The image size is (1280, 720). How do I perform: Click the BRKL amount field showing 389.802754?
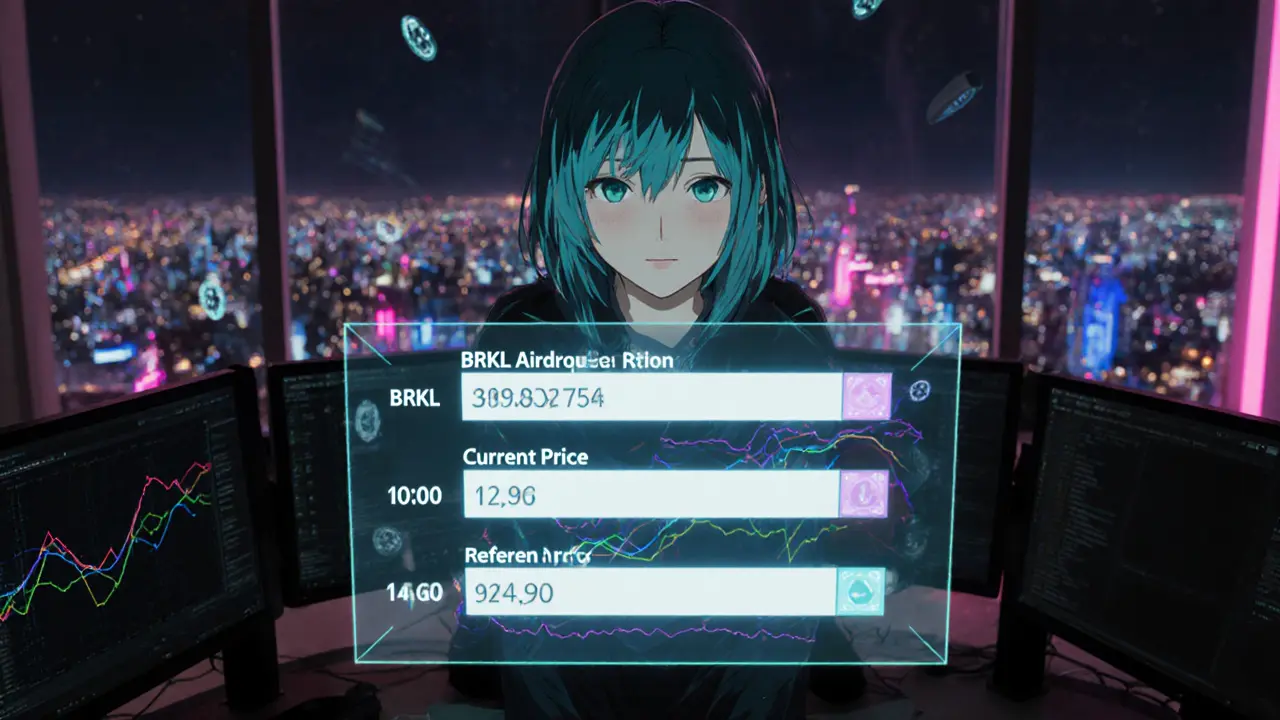(651, 397)
